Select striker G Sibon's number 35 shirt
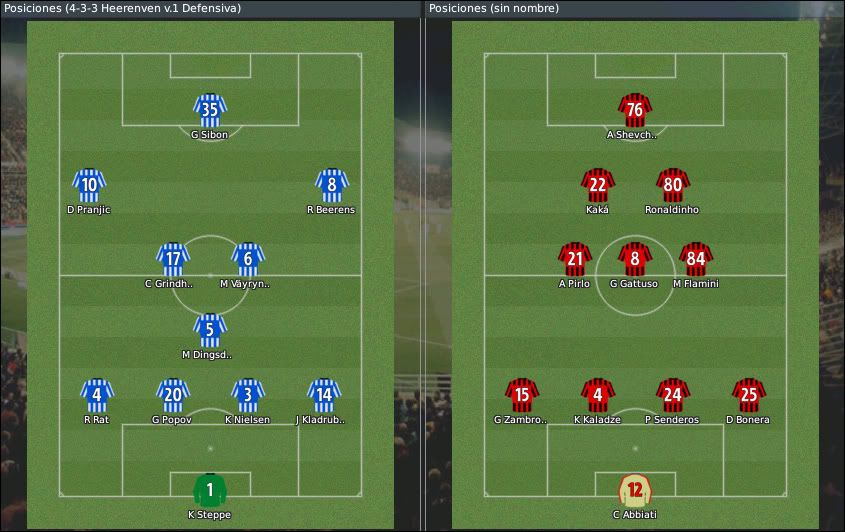 pyautogui.click(x=210, y=109)
